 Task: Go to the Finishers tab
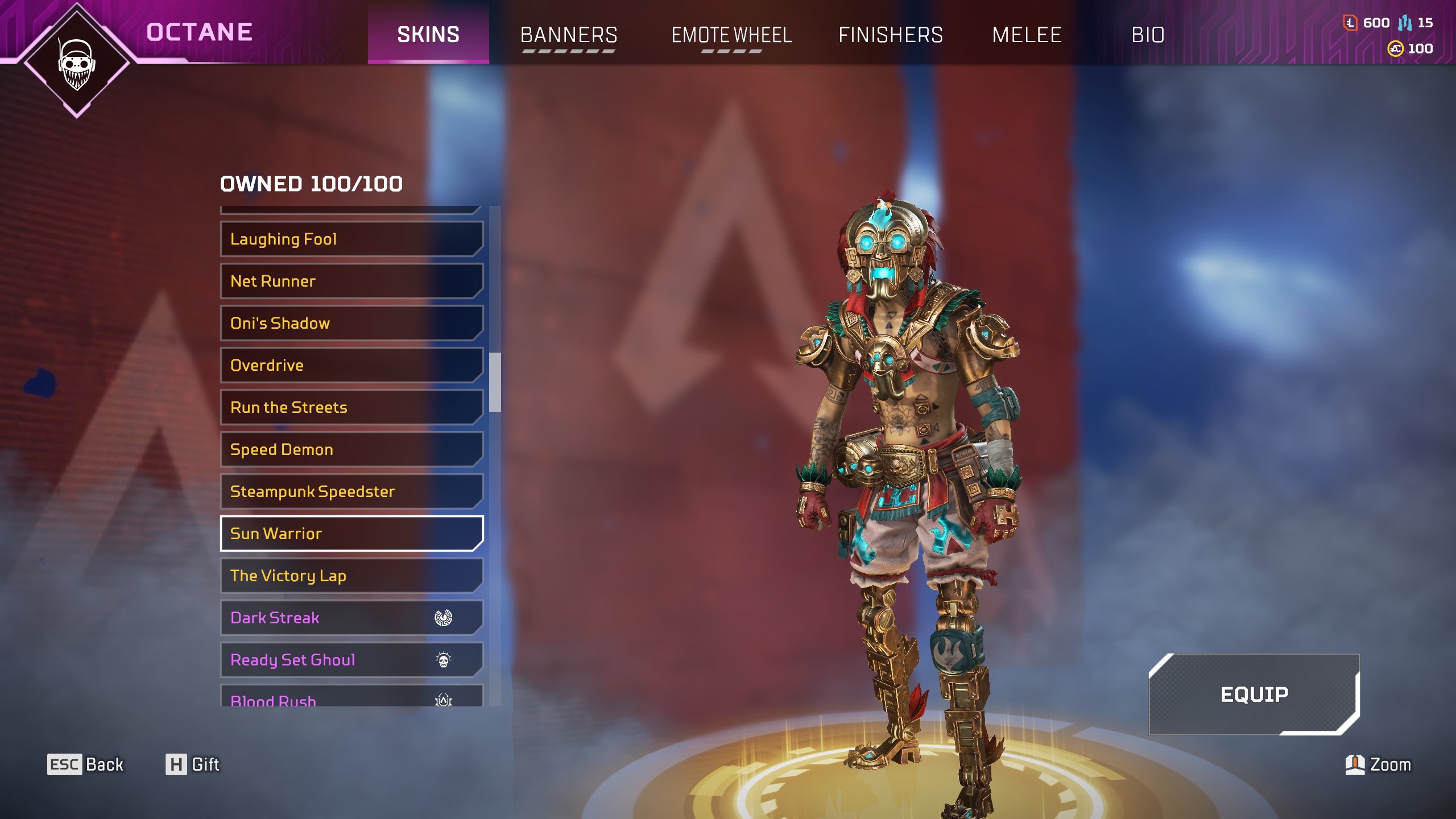click(891, 35)
